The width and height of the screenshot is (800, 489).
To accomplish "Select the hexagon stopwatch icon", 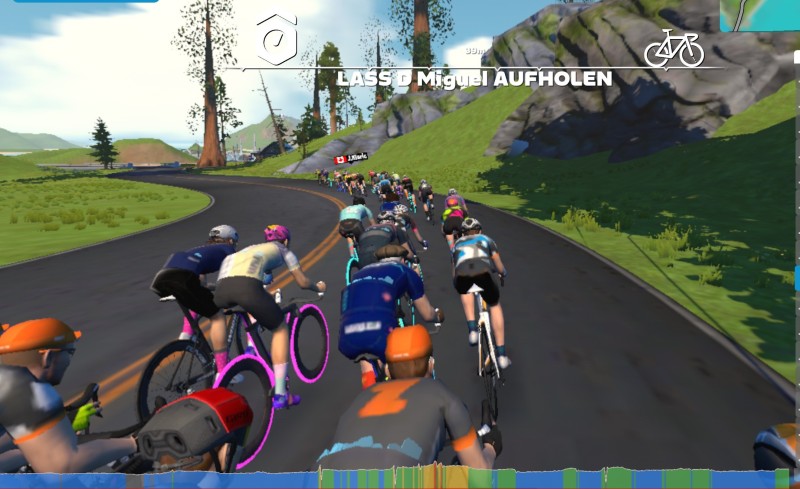I will click(x=276, y=40).
